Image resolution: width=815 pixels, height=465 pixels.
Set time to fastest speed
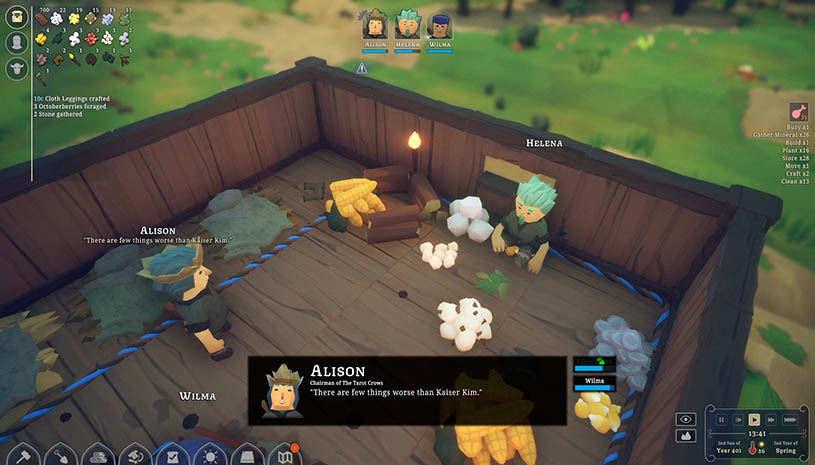(x=790, y=420)
